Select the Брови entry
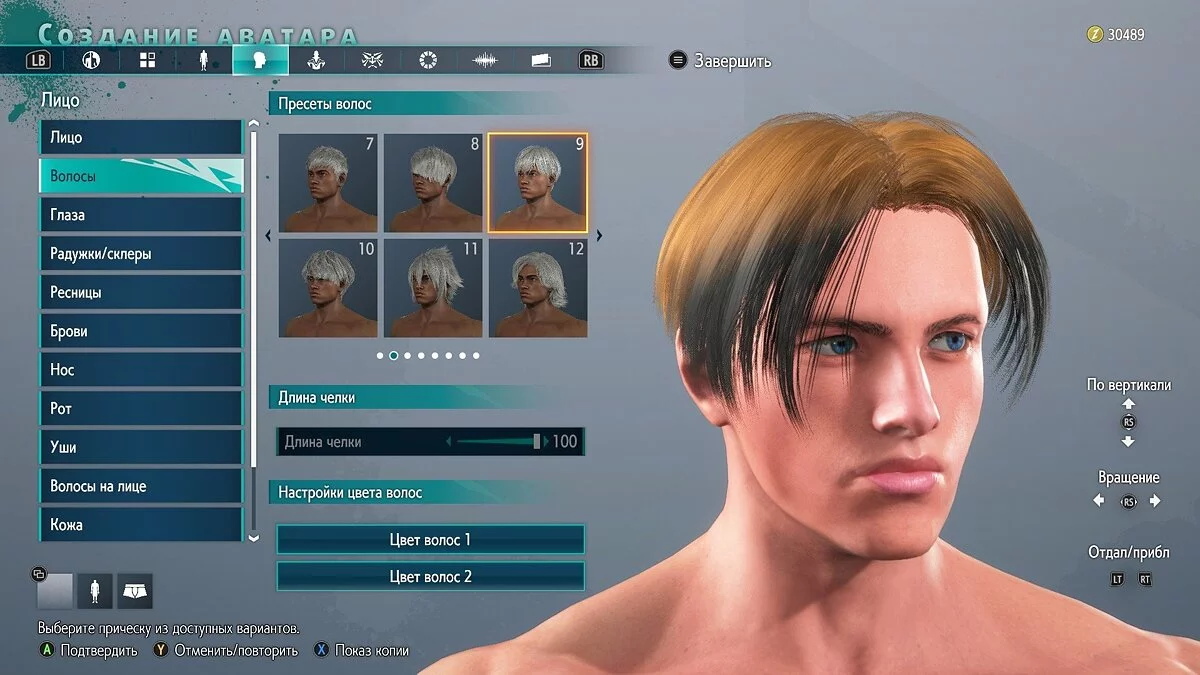Screen dimensions: 1200x675 (x=140, y=331)
